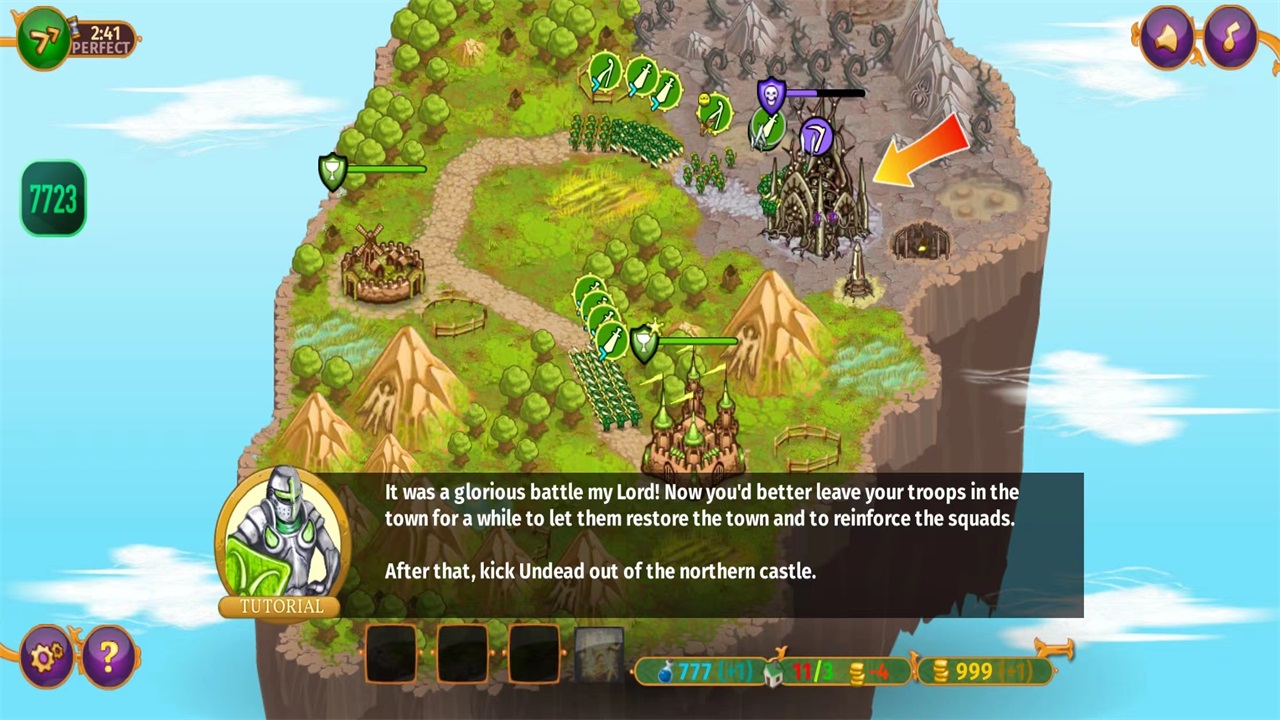
Task: Open the question mark help button
Action: [109, 656]
